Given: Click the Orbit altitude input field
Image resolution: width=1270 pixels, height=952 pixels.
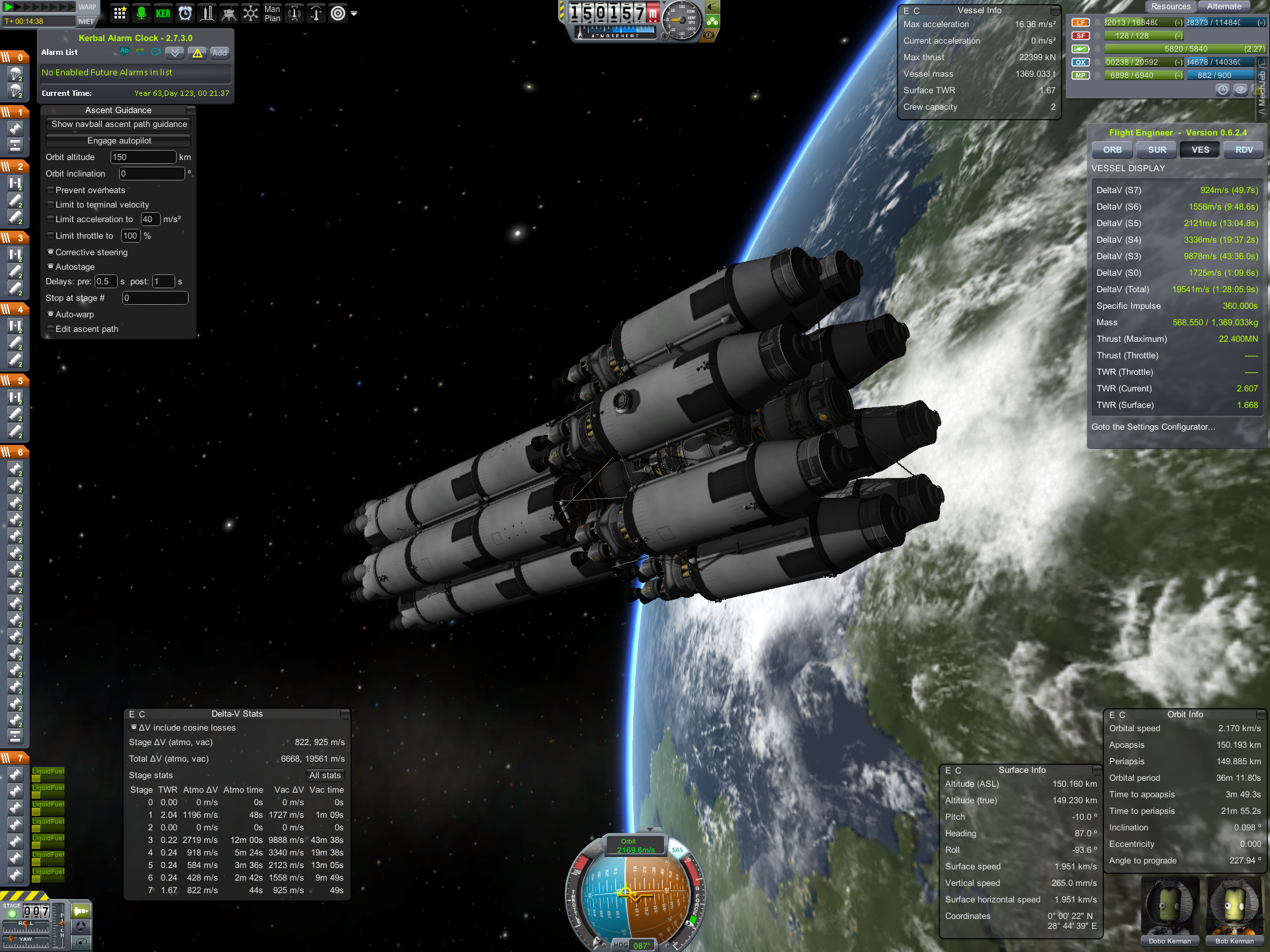Looking at the screenshot, I should click(x=143, y=157).
